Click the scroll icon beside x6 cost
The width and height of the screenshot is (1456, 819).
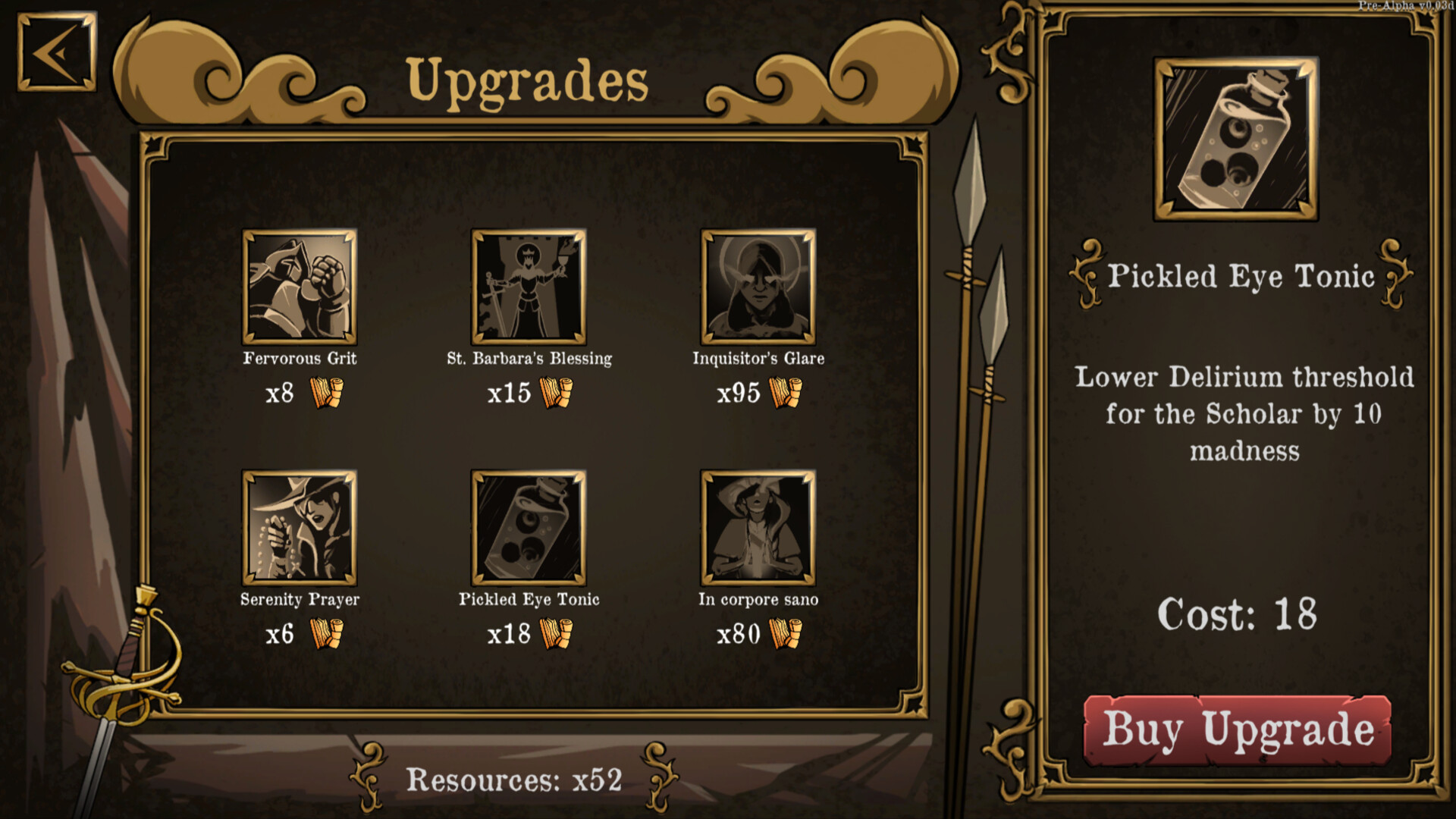[x=326, y=635]
